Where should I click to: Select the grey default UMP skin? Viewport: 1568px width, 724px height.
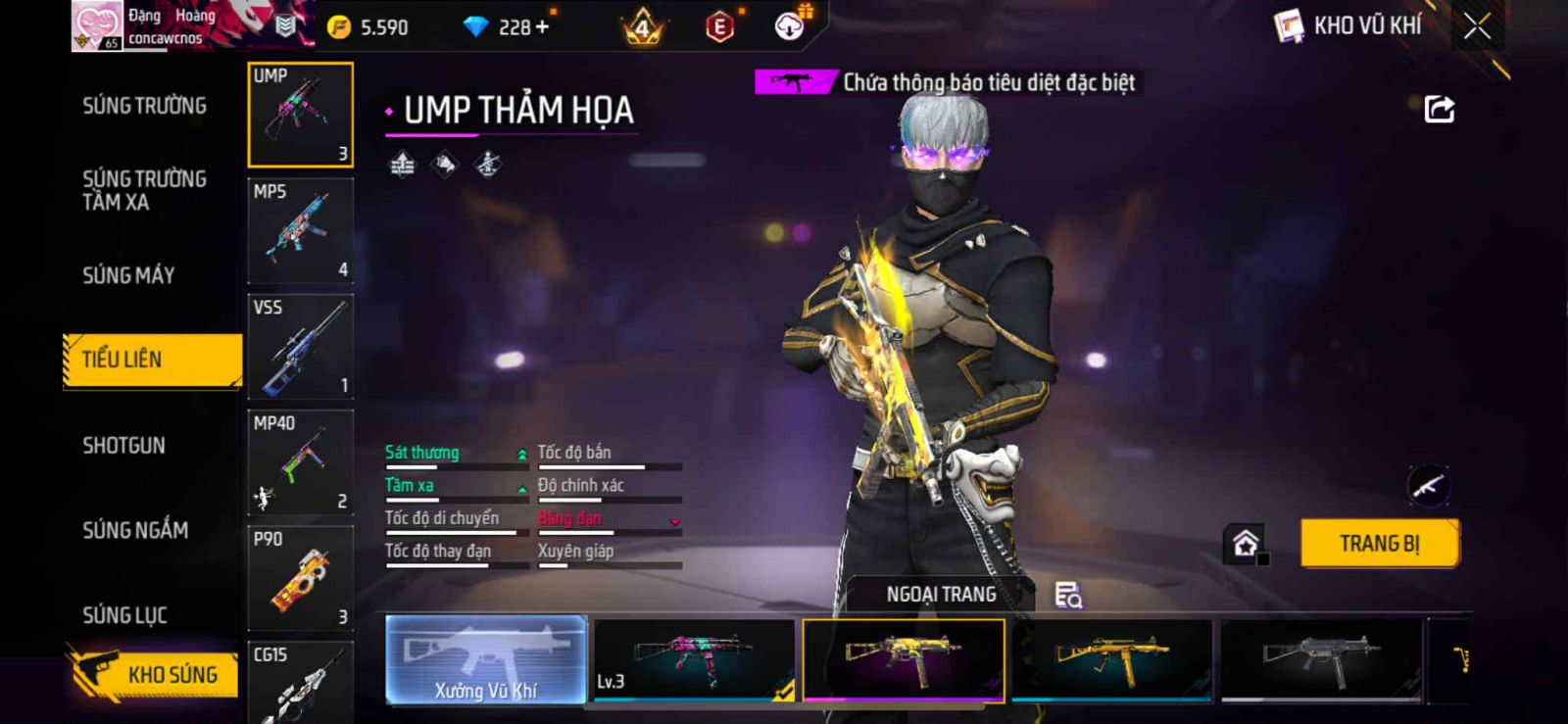coord(1321,660)
